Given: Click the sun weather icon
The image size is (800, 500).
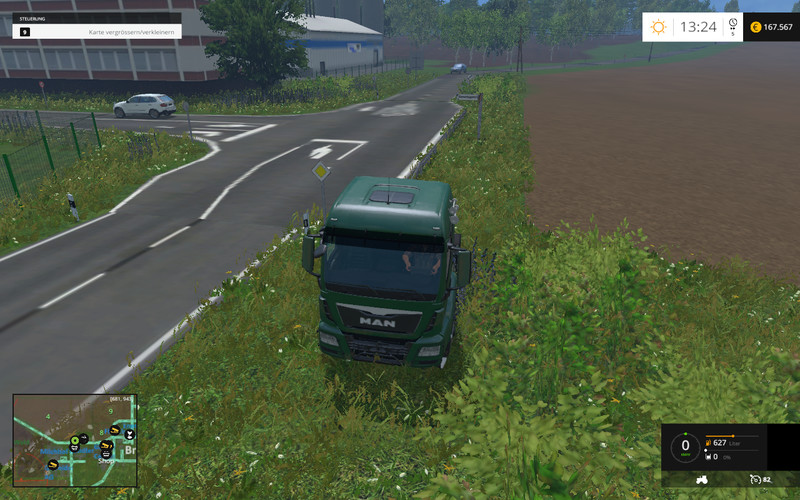Looking at the screenshot, I should tap(658, 27).
